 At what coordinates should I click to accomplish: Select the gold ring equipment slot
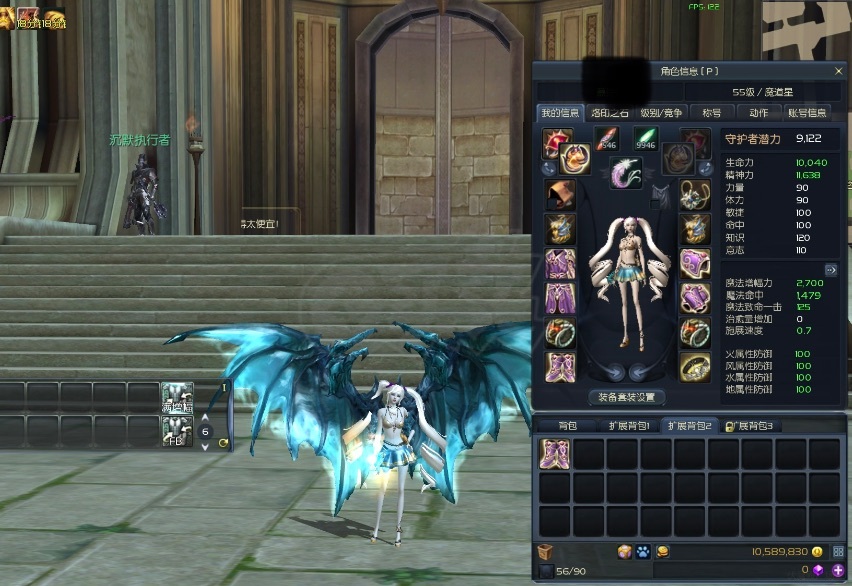(695, 367)
